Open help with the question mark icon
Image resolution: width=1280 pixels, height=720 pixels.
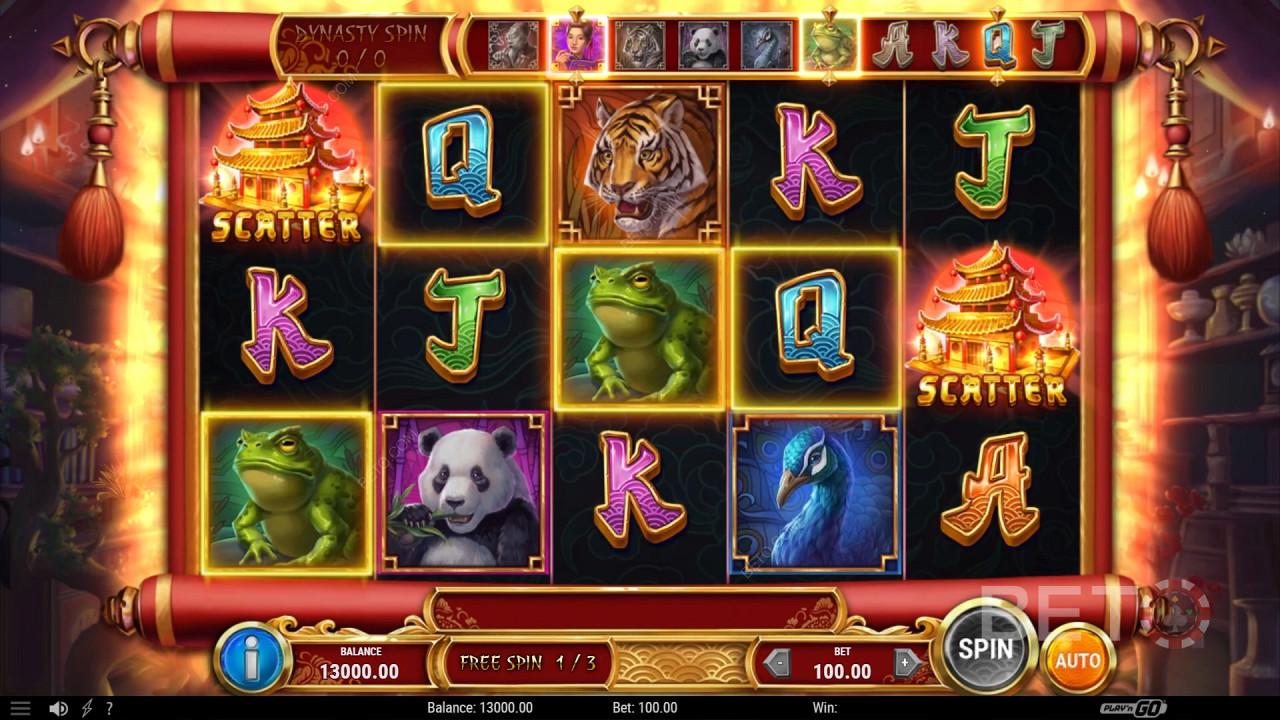tap(109, 708)
